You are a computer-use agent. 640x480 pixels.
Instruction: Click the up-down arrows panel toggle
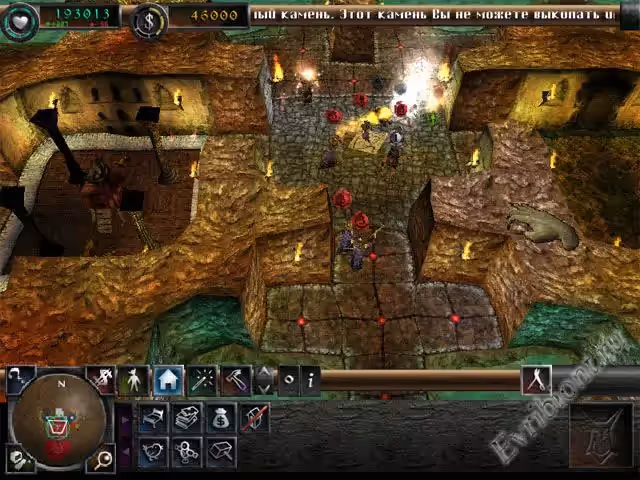click(x=264, y=380)
